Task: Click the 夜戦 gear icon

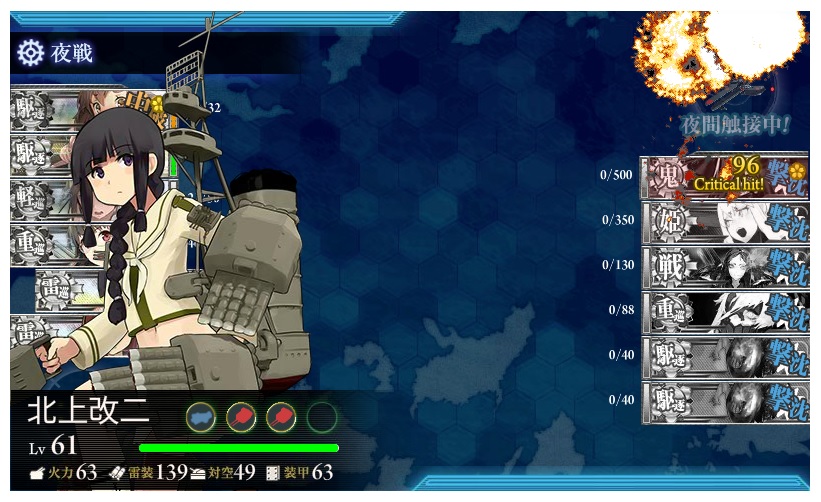Action: point(30,52)
